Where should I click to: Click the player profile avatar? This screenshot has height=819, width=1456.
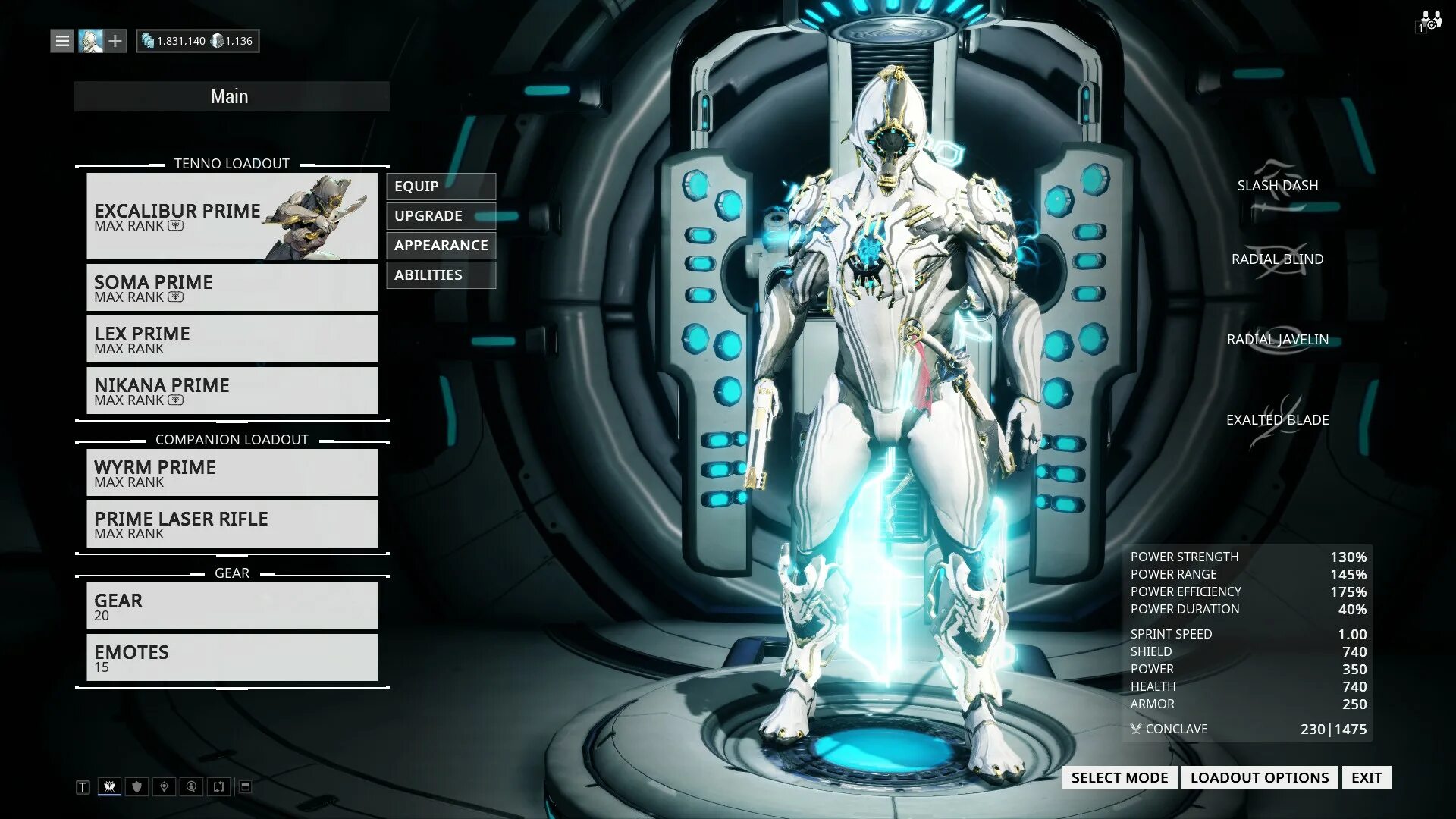pyautogui.click(x=90, y=41)
